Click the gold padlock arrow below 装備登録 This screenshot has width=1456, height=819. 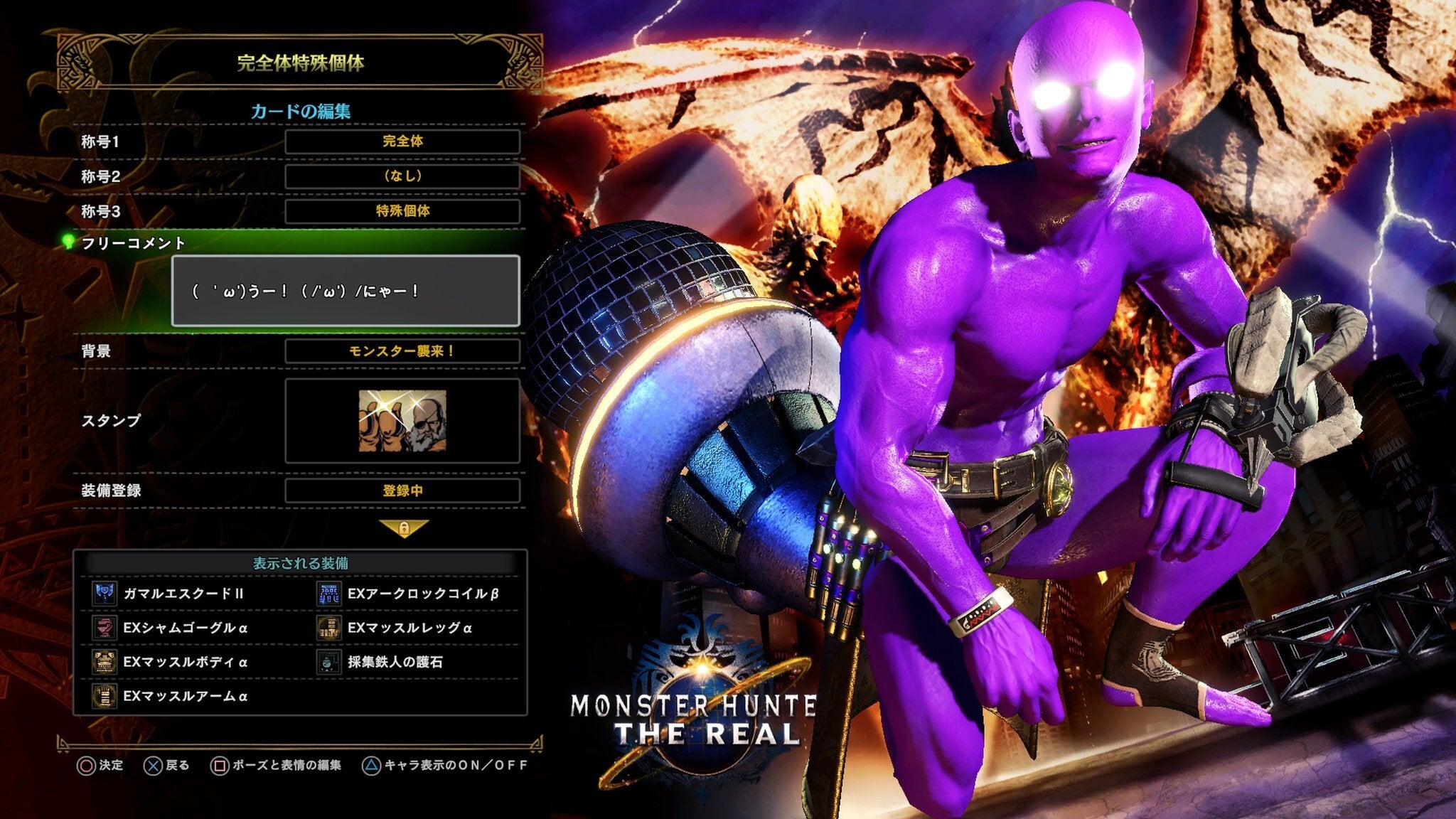[404, 529]
